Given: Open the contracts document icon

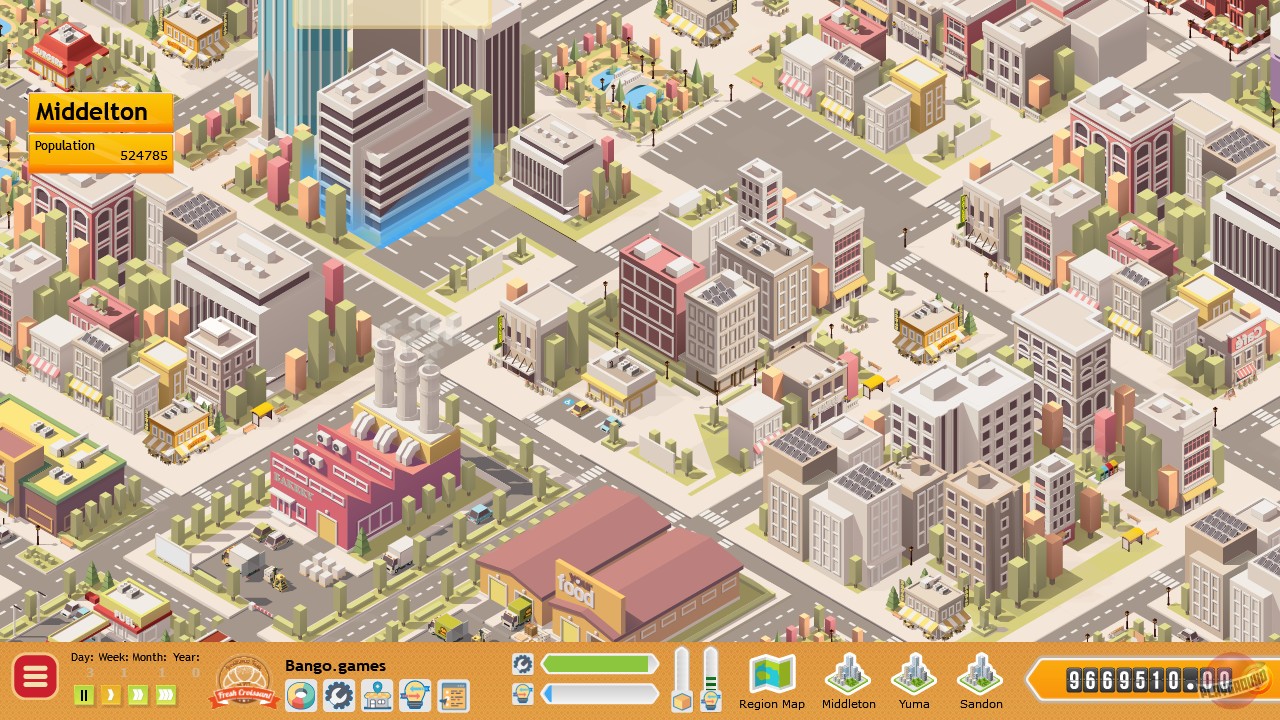Looking at the screenshot, I should click(x=450, y=693).
